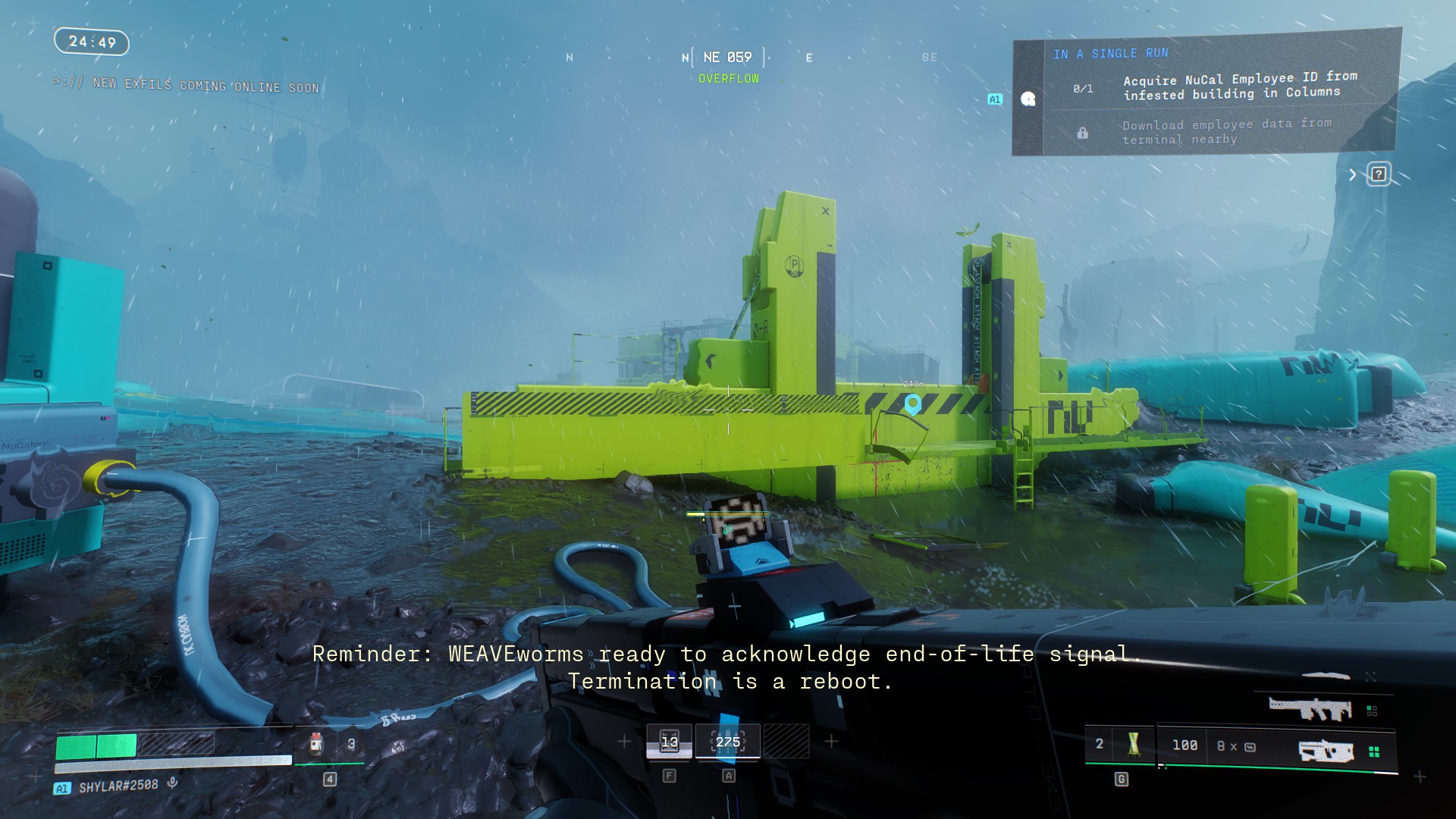This screenshot has width=1456, height=819.
Task: Click the microphone icon beside SHYLAR#2508
Action: coord(173,783)
